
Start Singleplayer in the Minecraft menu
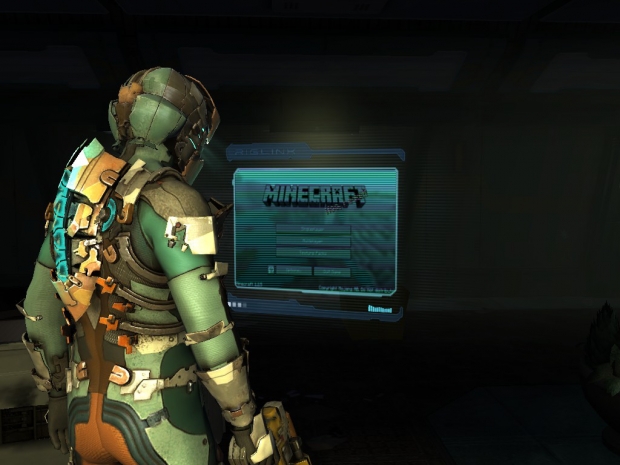(312, 228)
